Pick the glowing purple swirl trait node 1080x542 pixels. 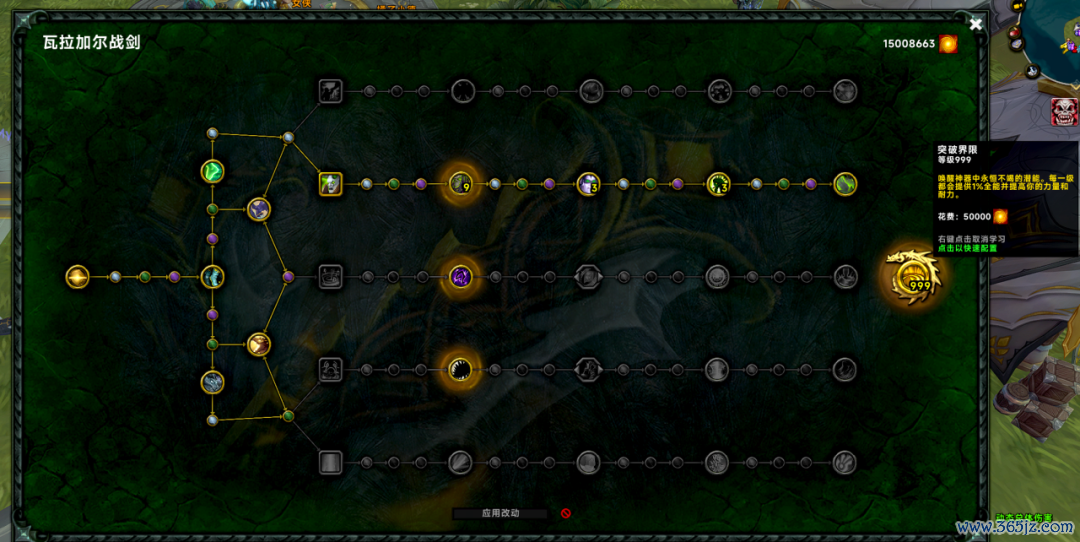click(x=461, y=276)
